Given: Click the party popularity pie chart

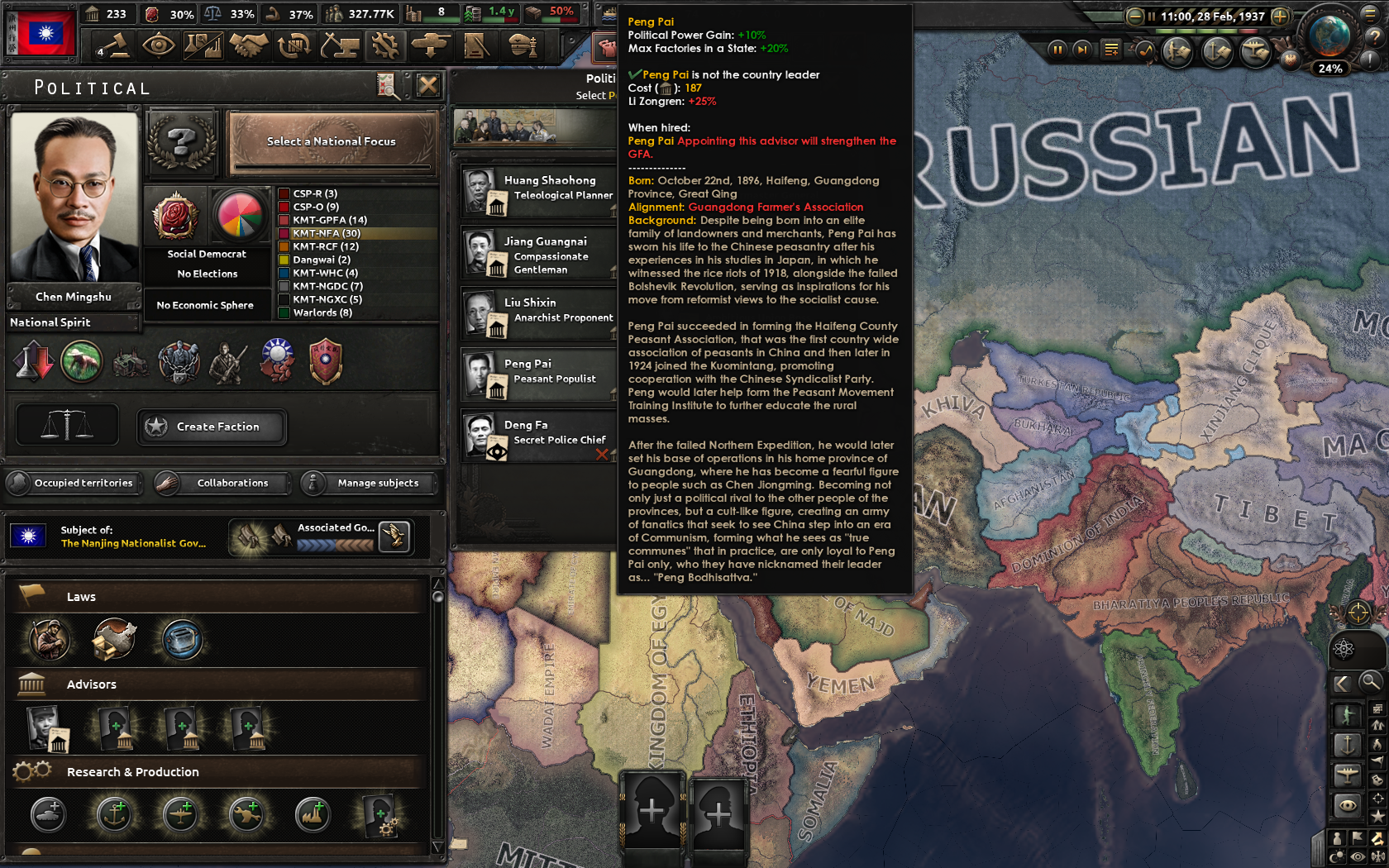Looking at the screenshot, I should 240,215.
